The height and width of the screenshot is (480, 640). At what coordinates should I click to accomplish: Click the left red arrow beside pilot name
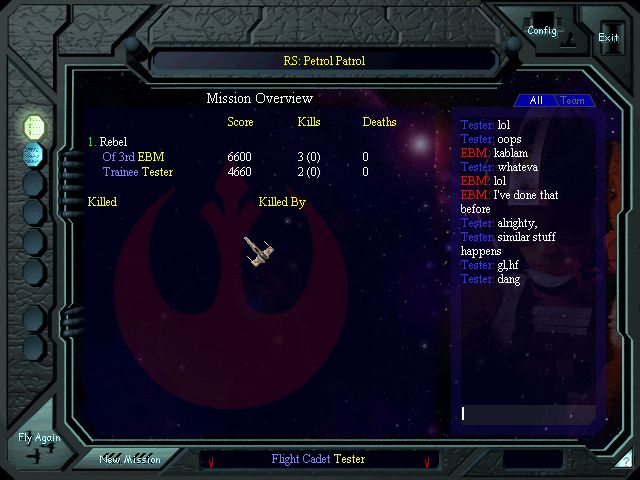211,462
